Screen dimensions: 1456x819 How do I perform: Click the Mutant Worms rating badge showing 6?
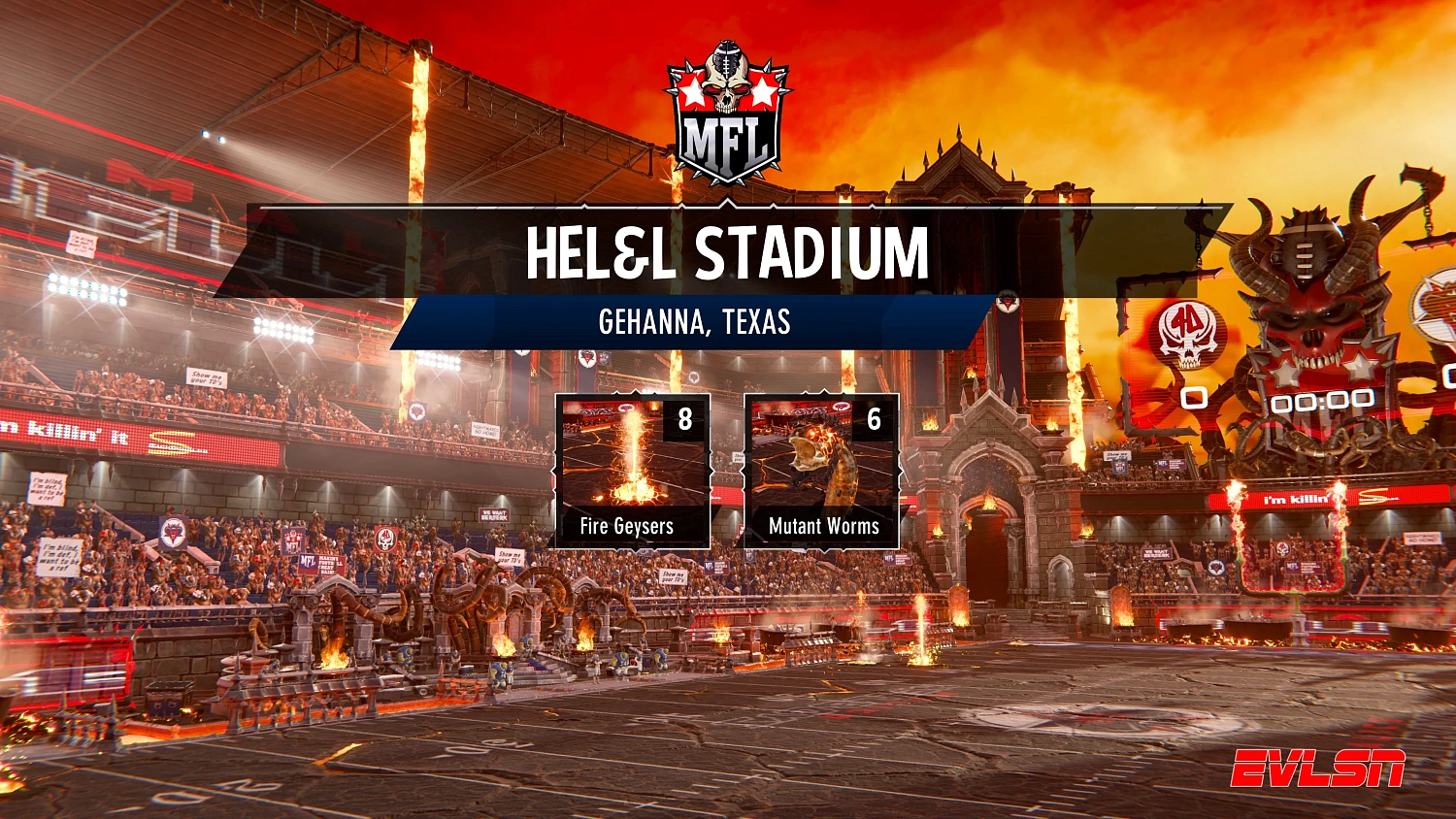[873, 420]
